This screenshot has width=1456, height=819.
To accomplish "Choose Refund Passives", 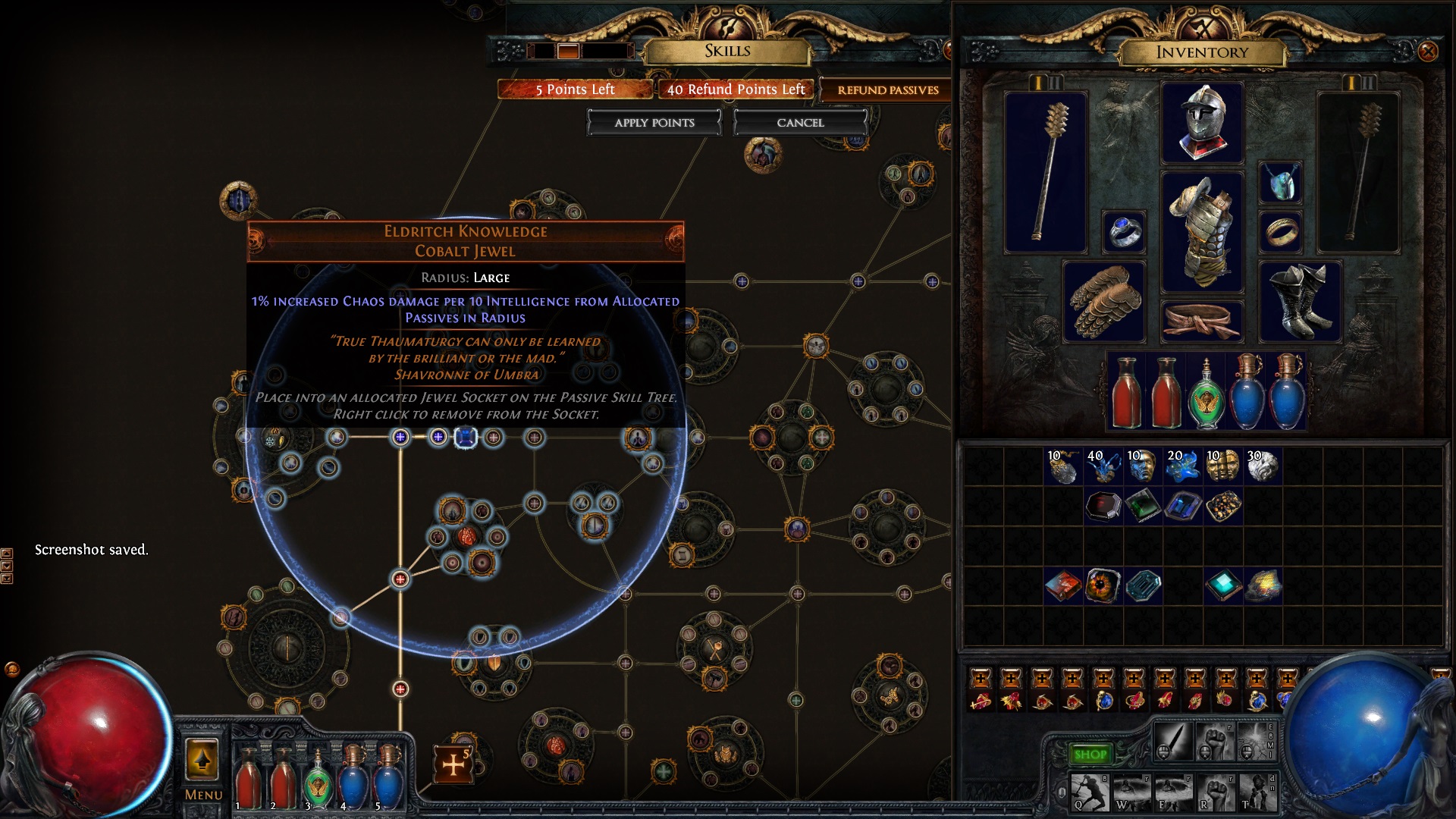I will [887, 90].
